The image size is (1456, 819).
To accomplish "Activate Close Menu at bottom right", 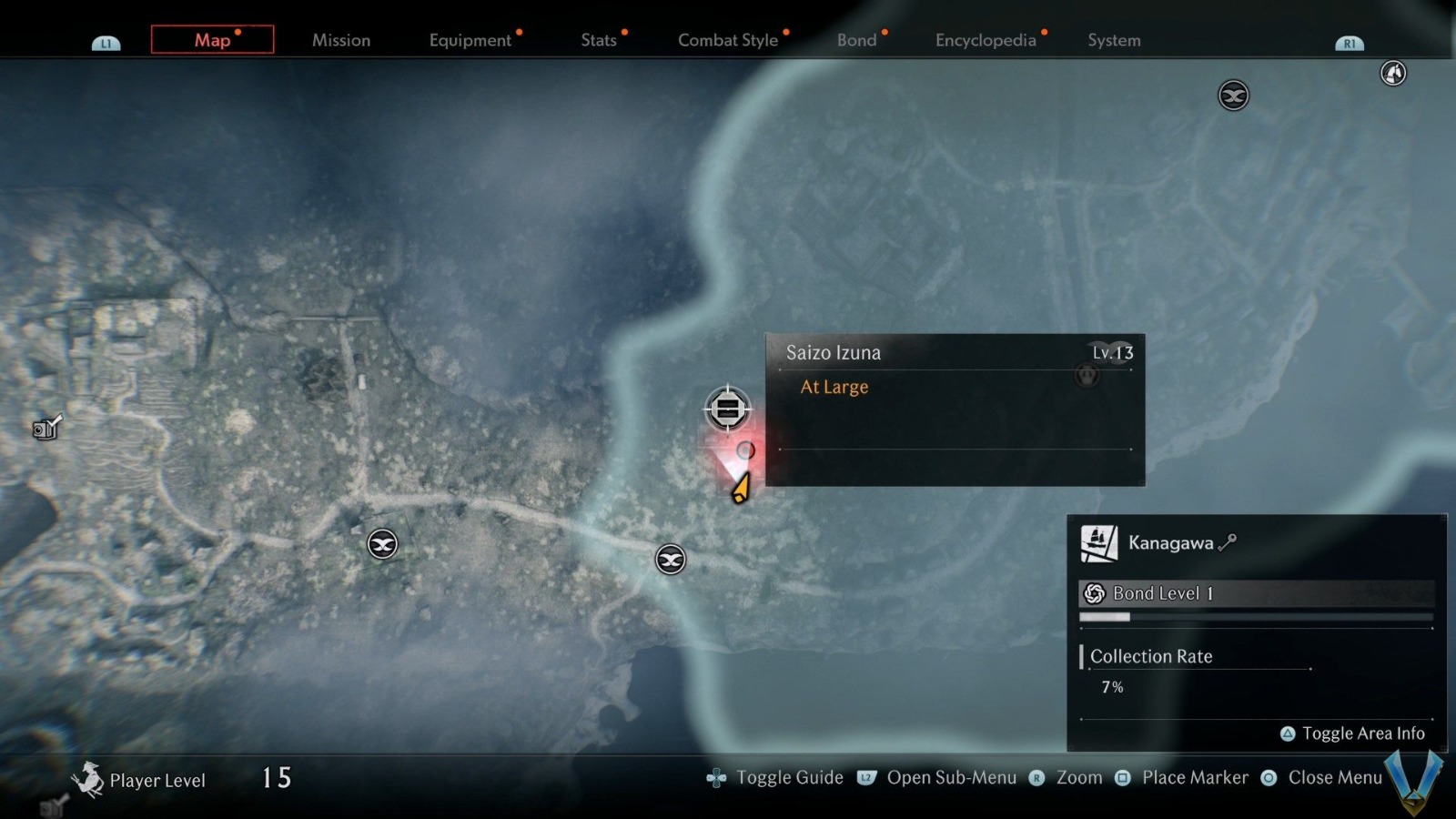I will click(1335, 778).
